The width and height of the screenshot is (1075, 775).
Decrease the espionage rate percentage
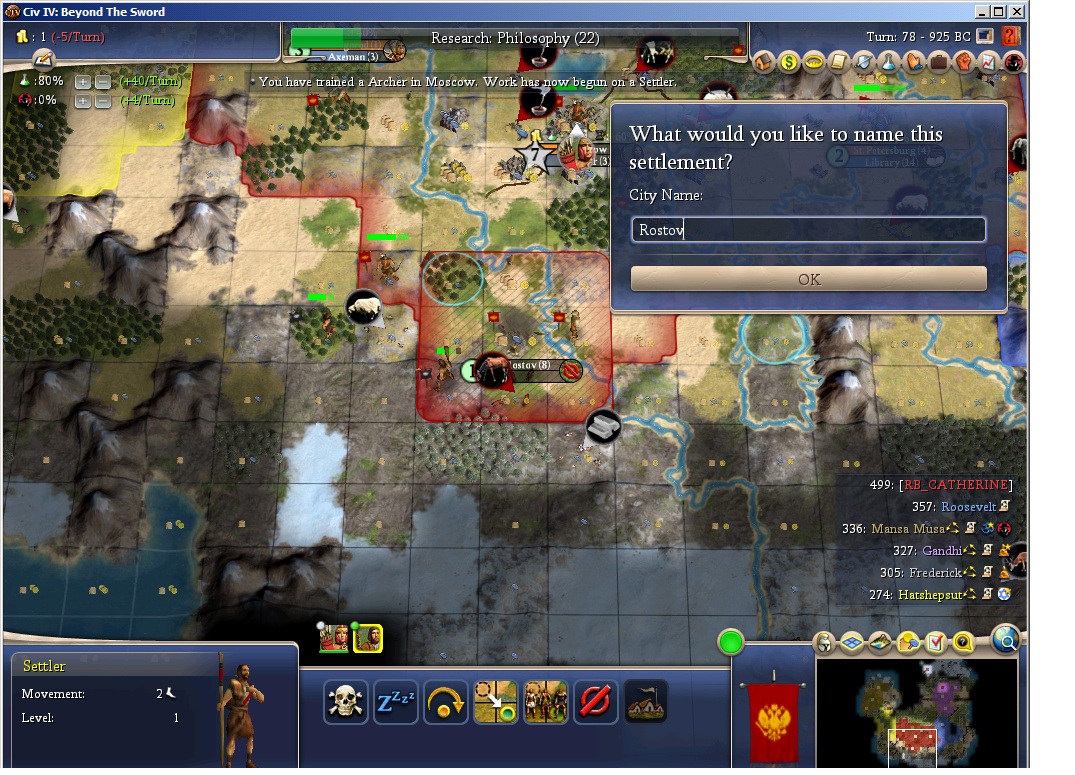[102, 101]
